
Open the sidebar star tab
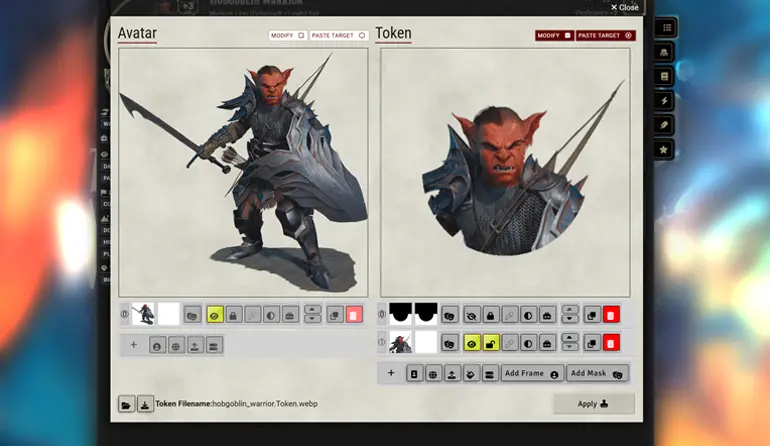tap(665, 149)
